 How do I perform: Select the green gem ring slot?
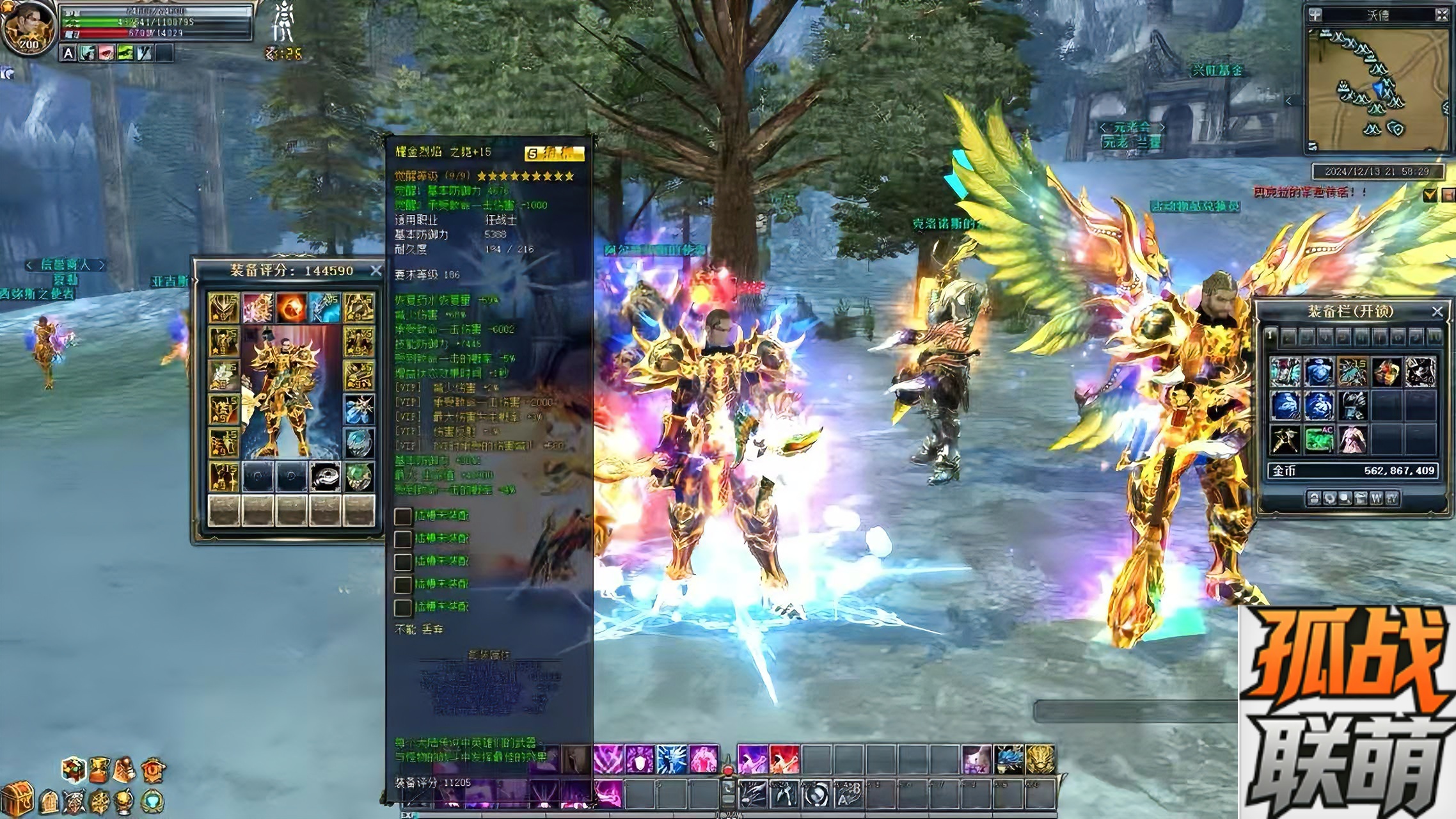coord(359,477)
